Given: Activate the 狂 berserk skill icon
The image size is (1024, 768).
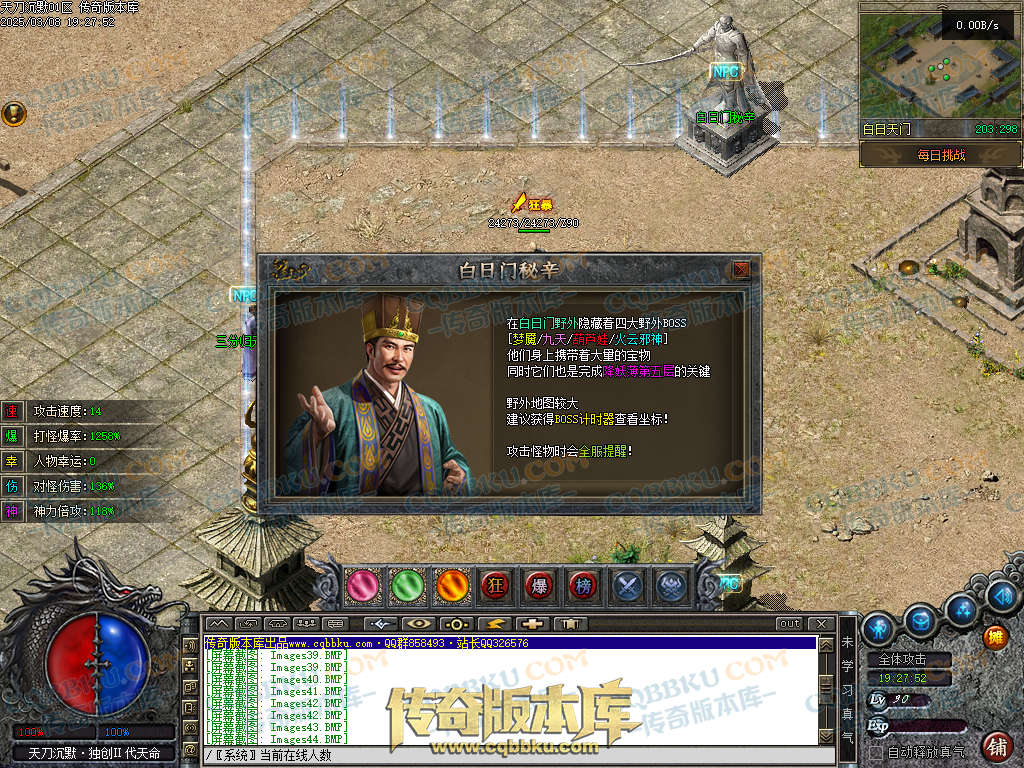Looking at the screenshot, I should (x=495, y=586).
